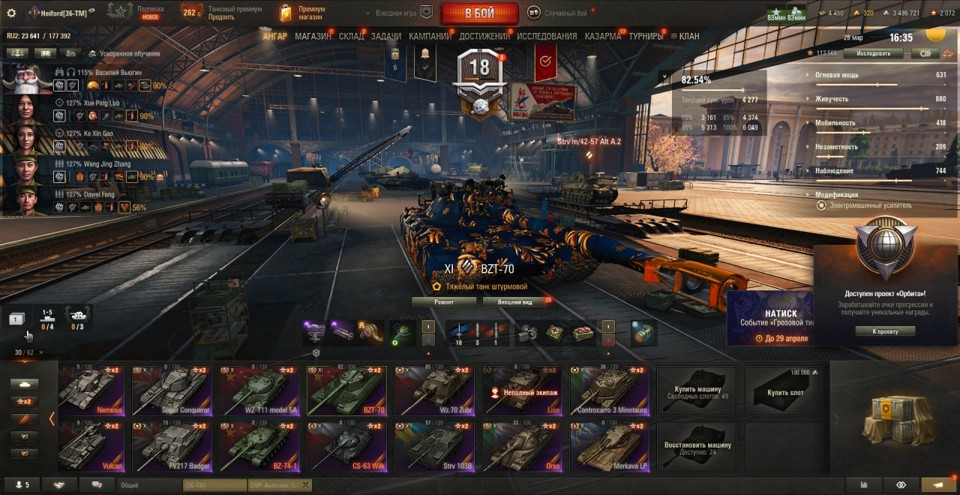Show the ДОСТИЖЕНИЯ tab
Screen dimensions: 960x495
click(484, 36)
